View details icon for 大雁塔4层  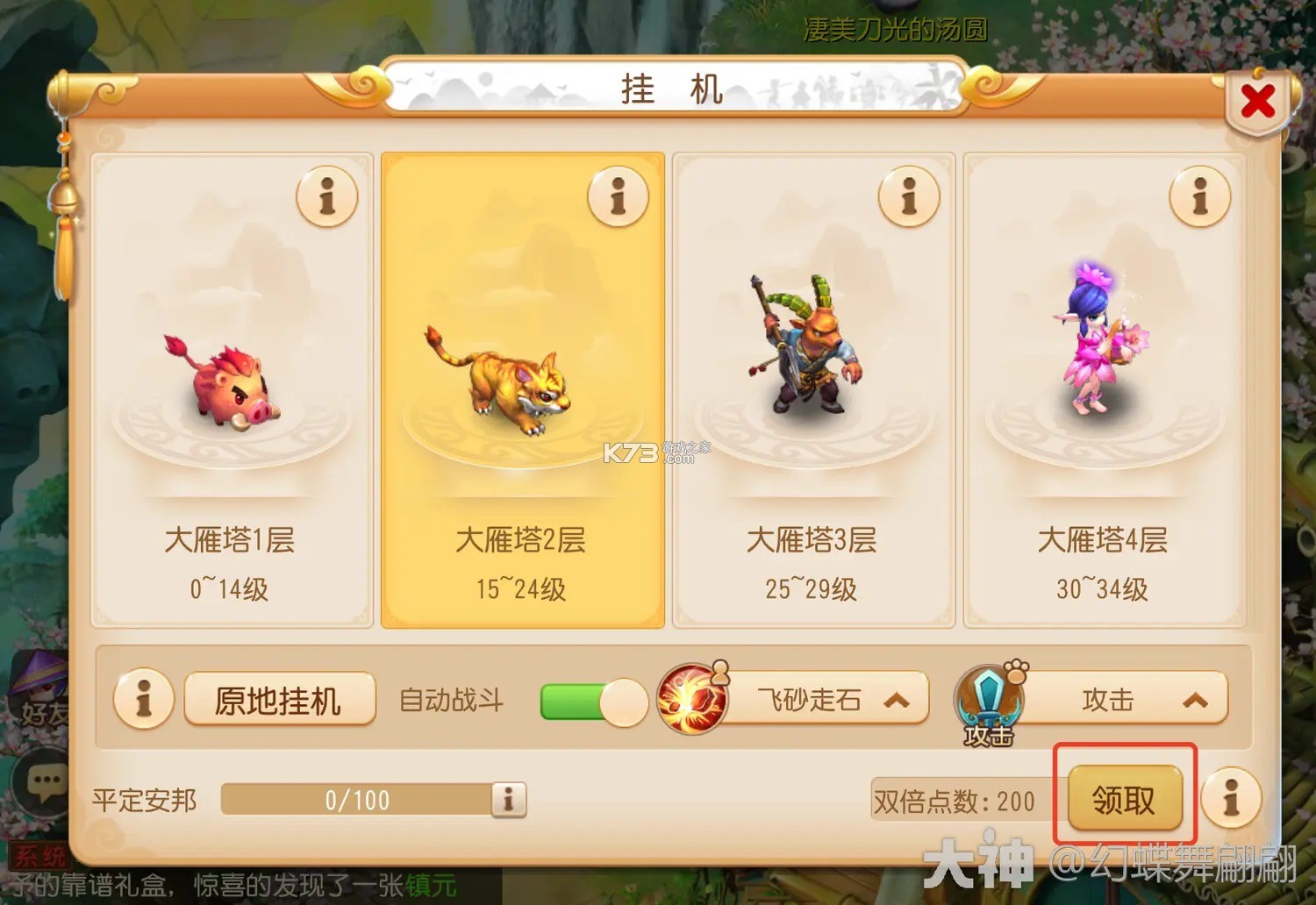pos(1199,197)
